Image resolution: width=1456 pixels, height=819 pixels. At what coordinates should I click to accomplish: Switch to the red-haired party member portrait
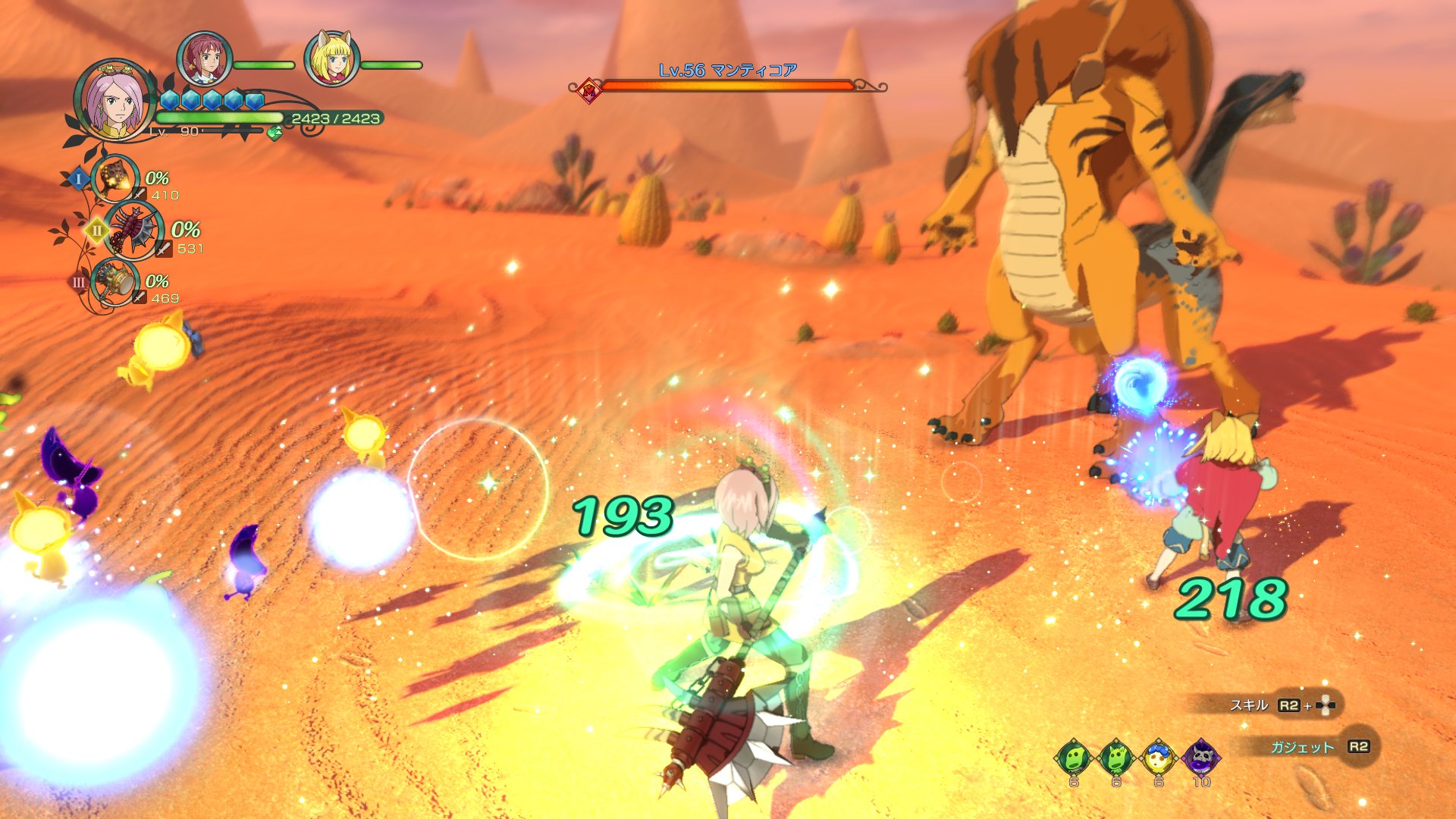[x=203, y=59]
